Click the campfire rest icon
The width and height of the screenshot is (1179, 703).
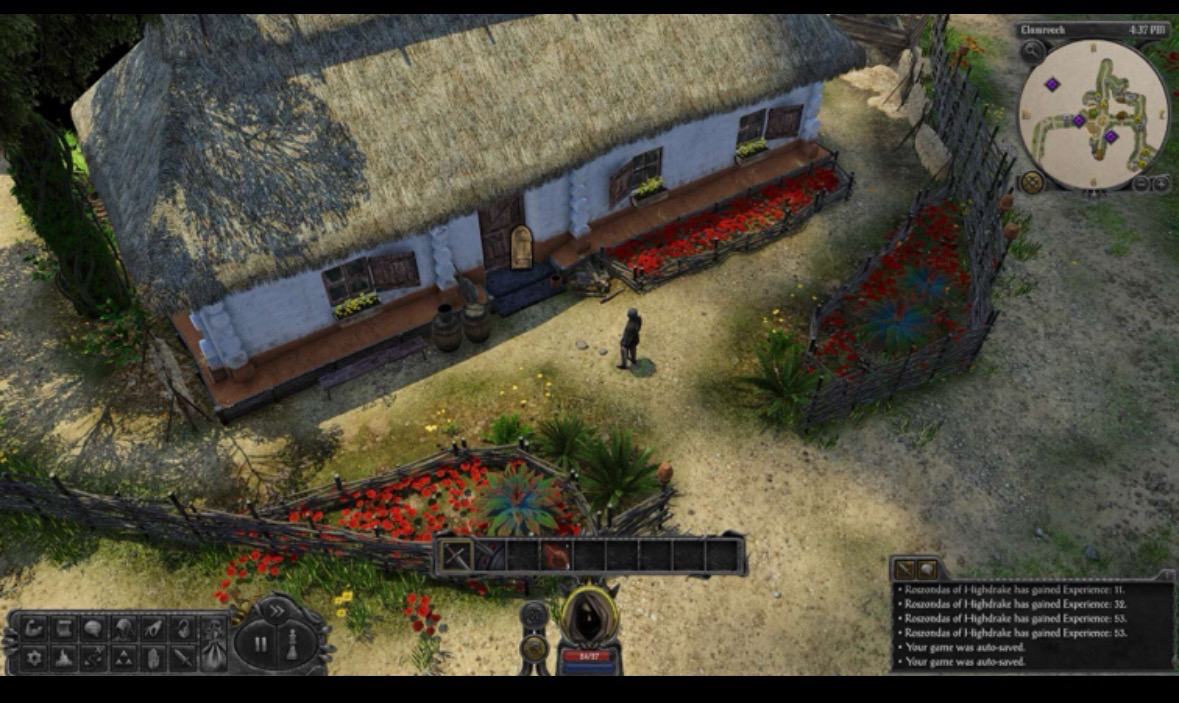coord(64,658)
